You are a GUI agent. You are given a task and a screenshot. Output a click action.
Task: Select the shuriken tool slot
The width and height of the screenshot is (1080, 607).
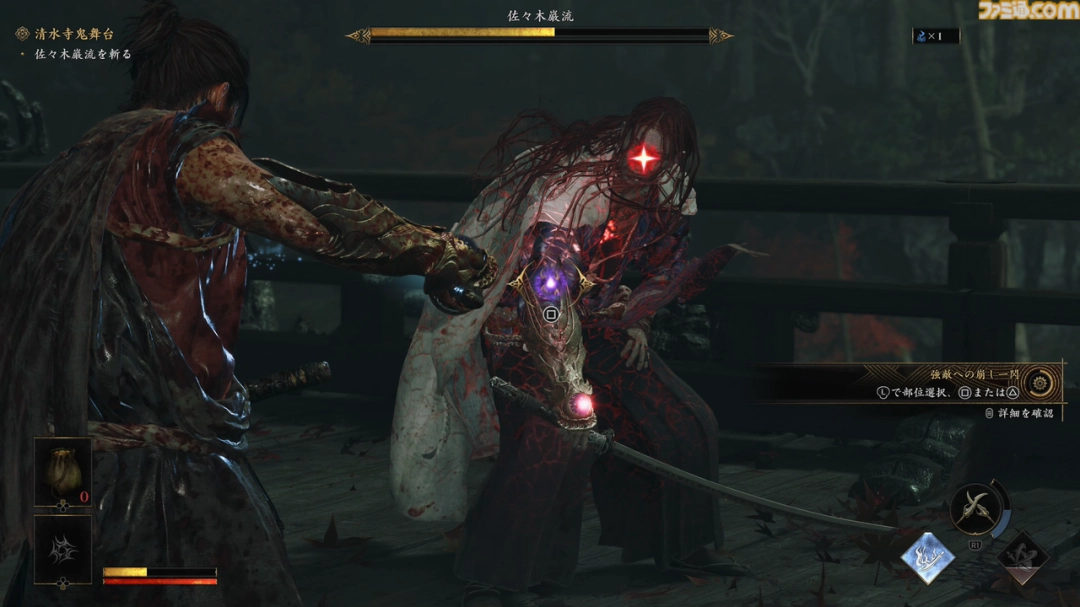click(x=62, y=548)
